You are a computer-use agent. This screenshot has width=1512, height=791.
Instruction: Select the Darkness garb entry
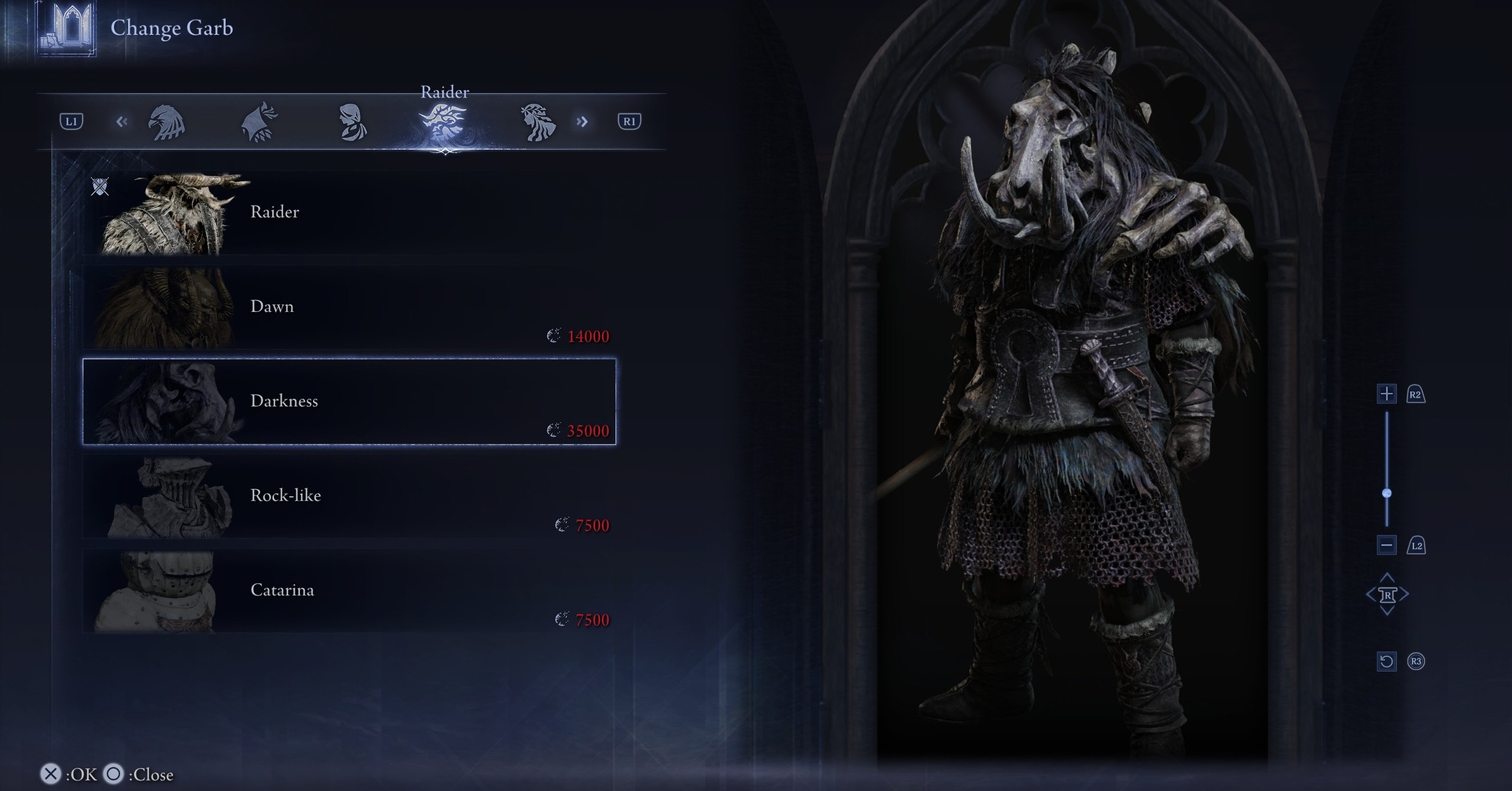point(348,402)
